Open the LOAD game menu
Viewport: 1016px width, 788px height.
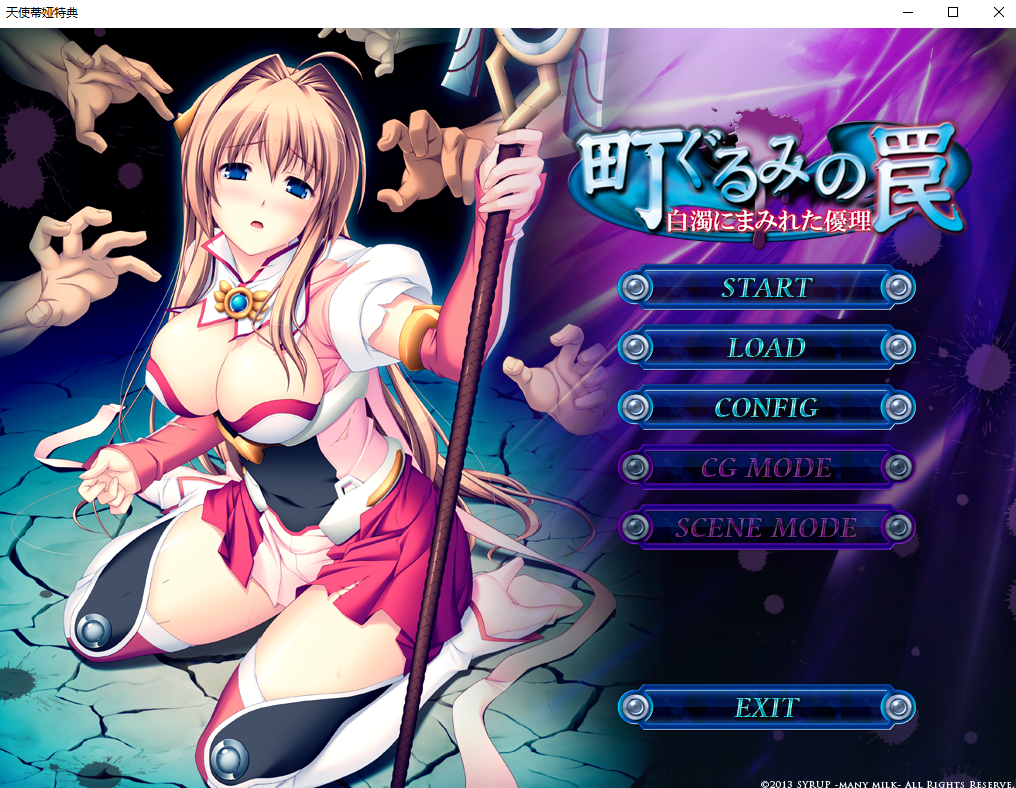point(766,348)
